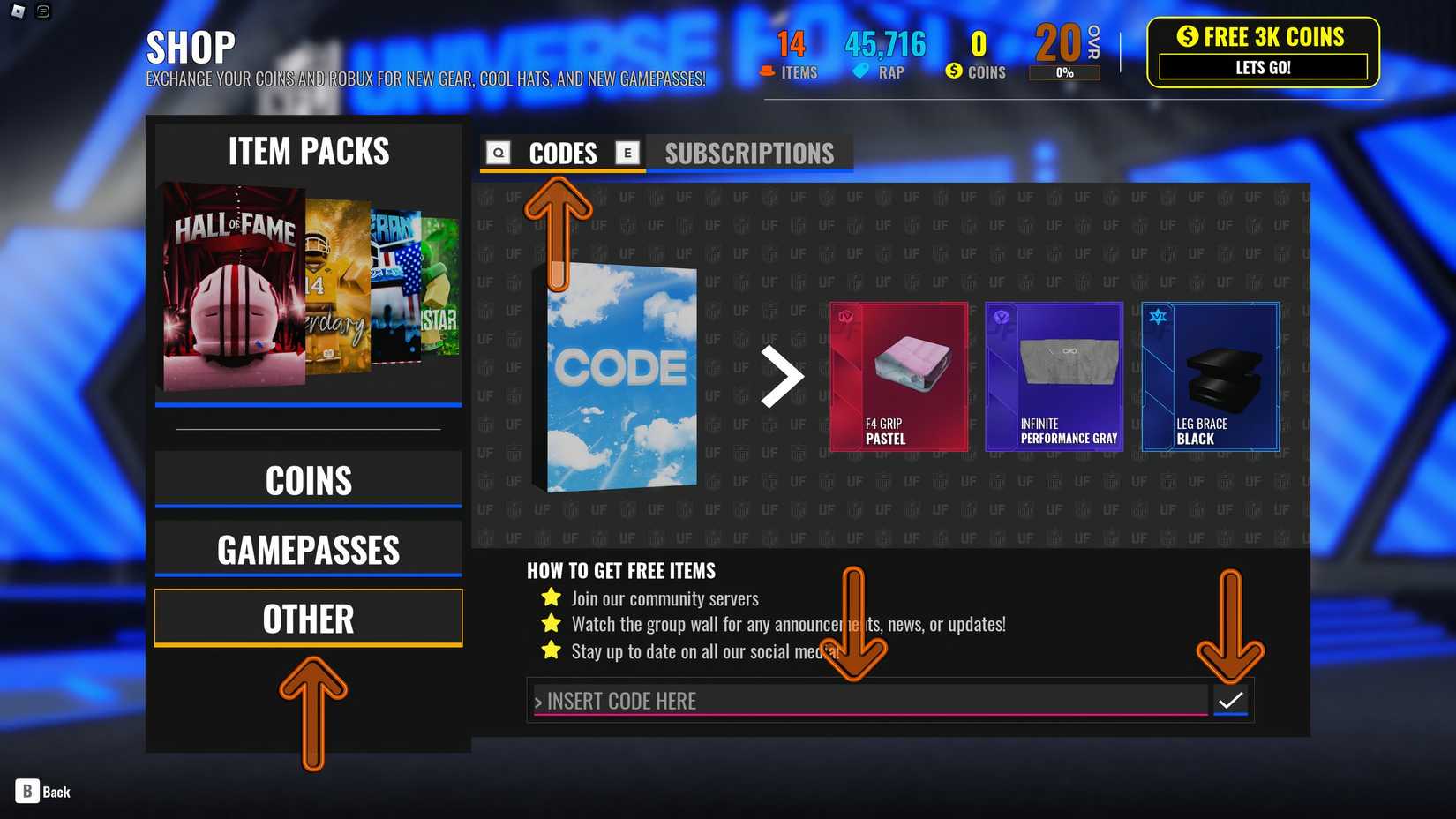This screenshot has height=819, width=1456.
Task: Click the star beside 'Join our community servers'
Action: coord(551,598)
